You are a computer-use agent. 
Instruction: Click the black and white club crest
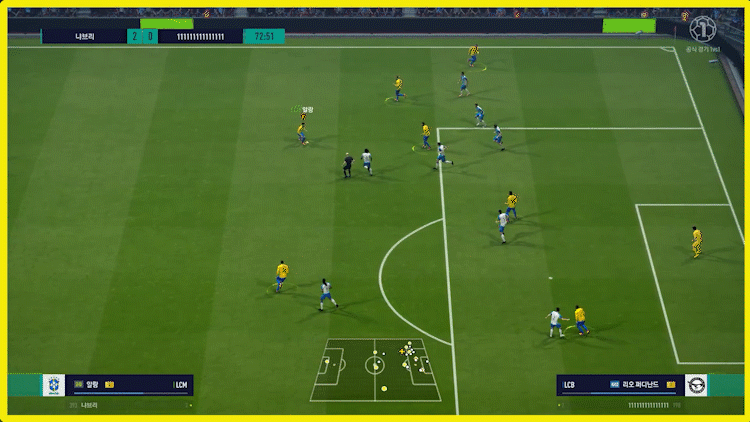tap(696, 384)
